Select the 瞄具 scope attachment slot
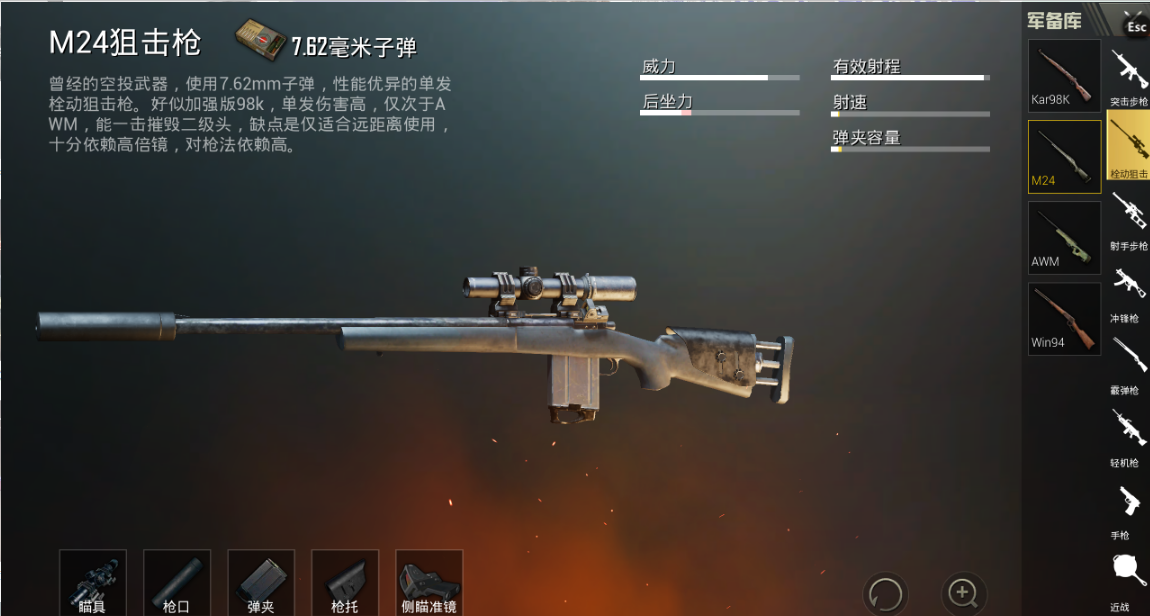 click(x=93, y=582)
